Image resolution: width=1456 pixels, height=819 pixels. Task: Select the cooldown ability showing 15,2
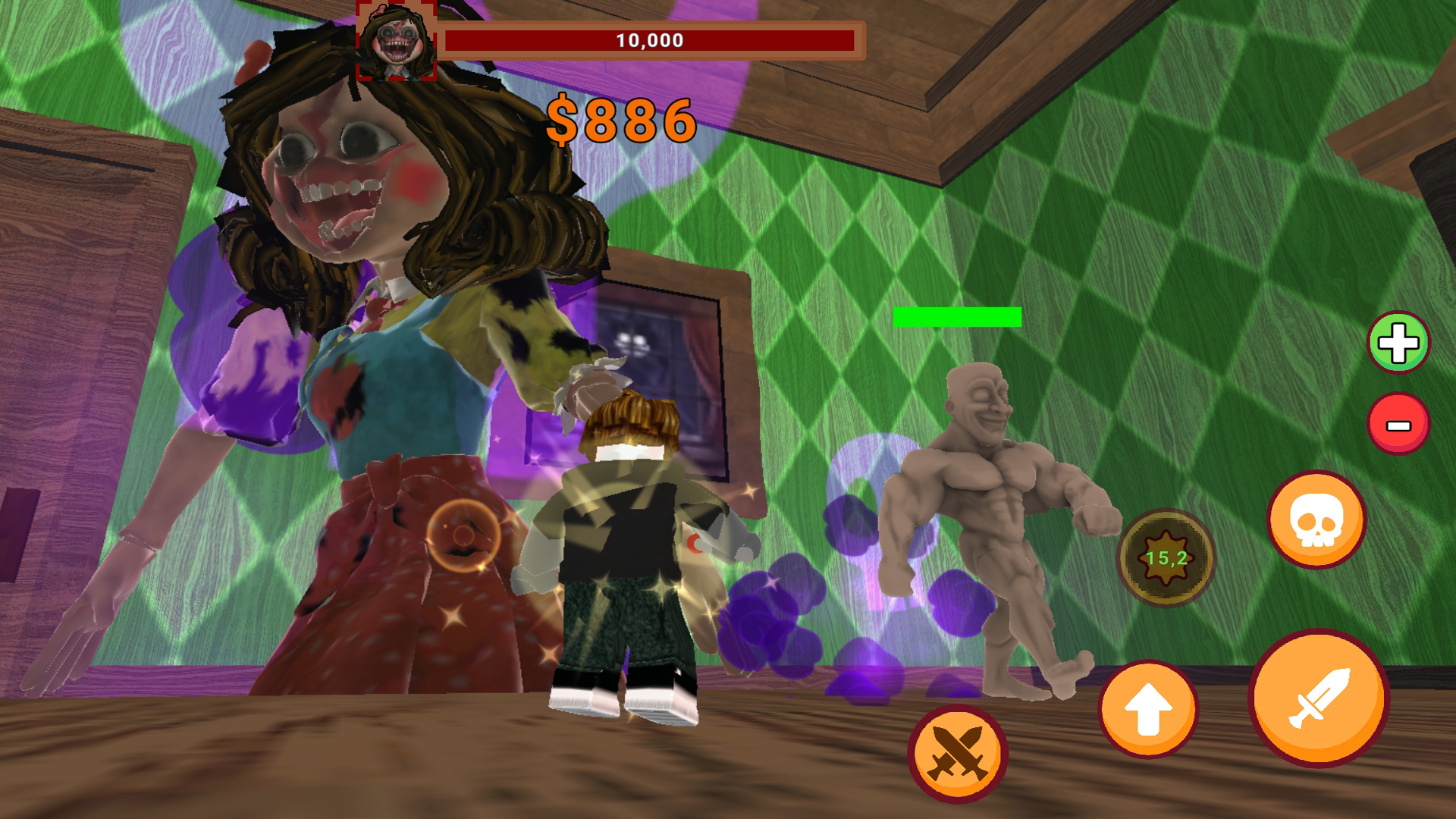(x=1166, y=558)
